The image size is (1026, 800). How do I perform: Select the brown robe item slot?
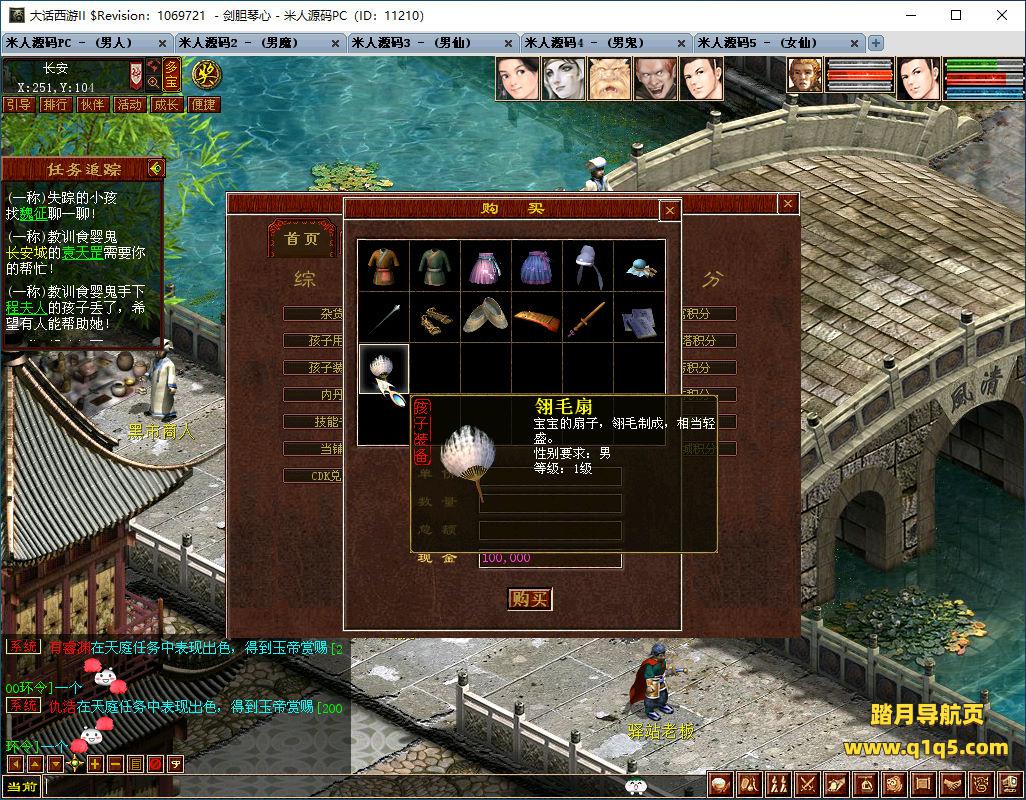(x=384, y=265)
